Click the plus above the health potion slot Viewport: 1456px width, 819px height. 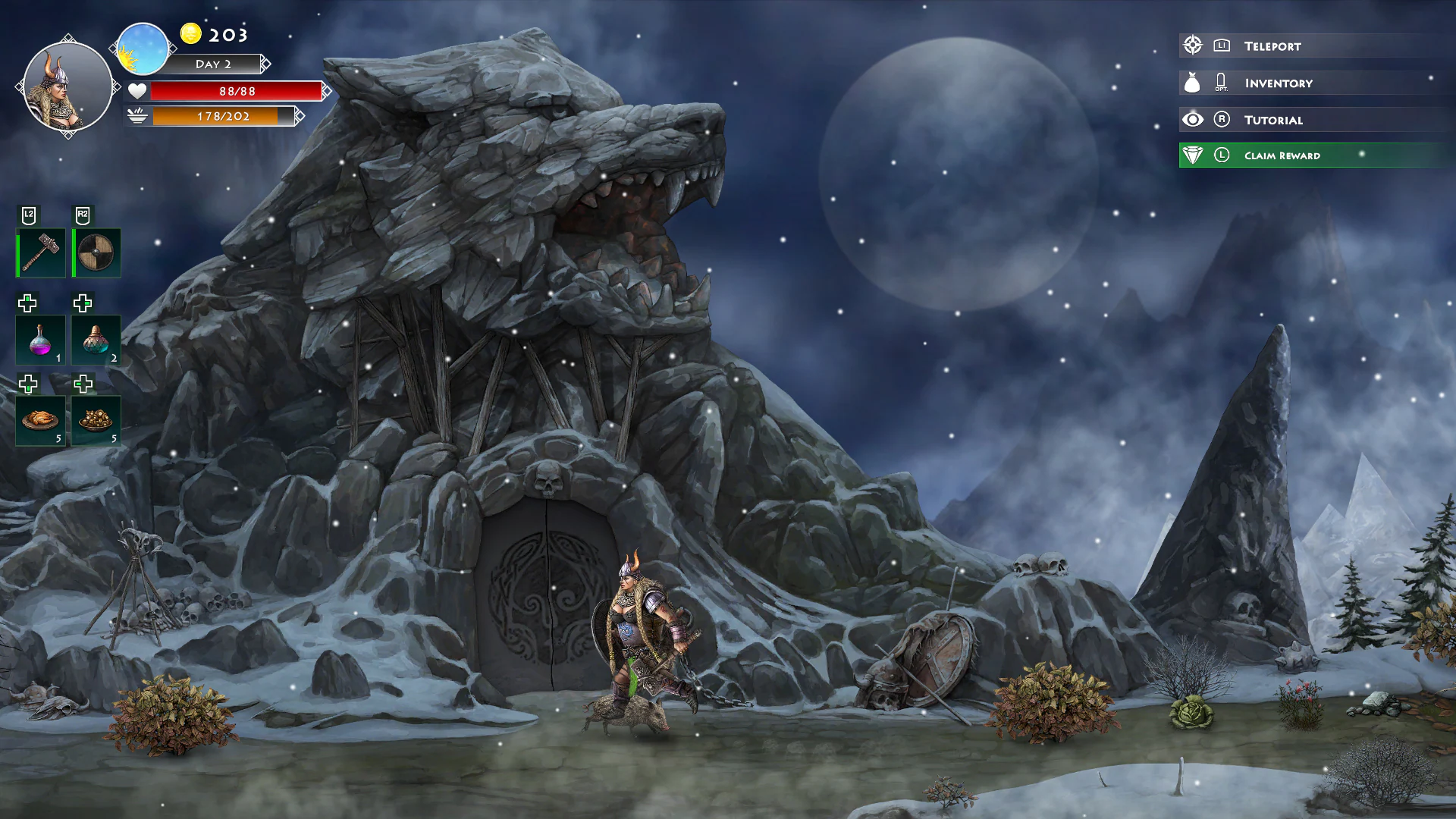coord(27,303)
